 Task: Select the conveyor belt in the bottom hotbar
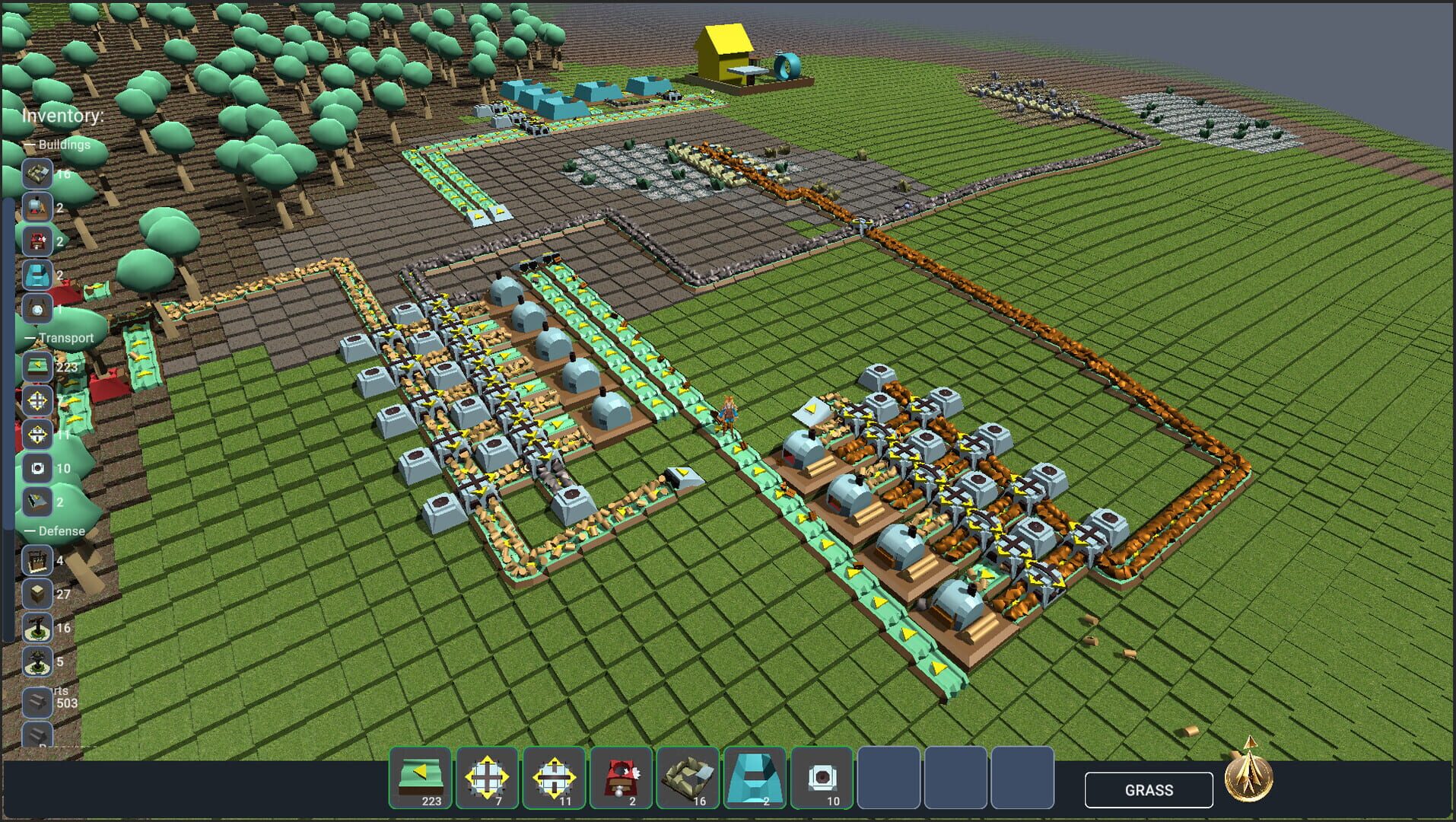tap(419, 776)
